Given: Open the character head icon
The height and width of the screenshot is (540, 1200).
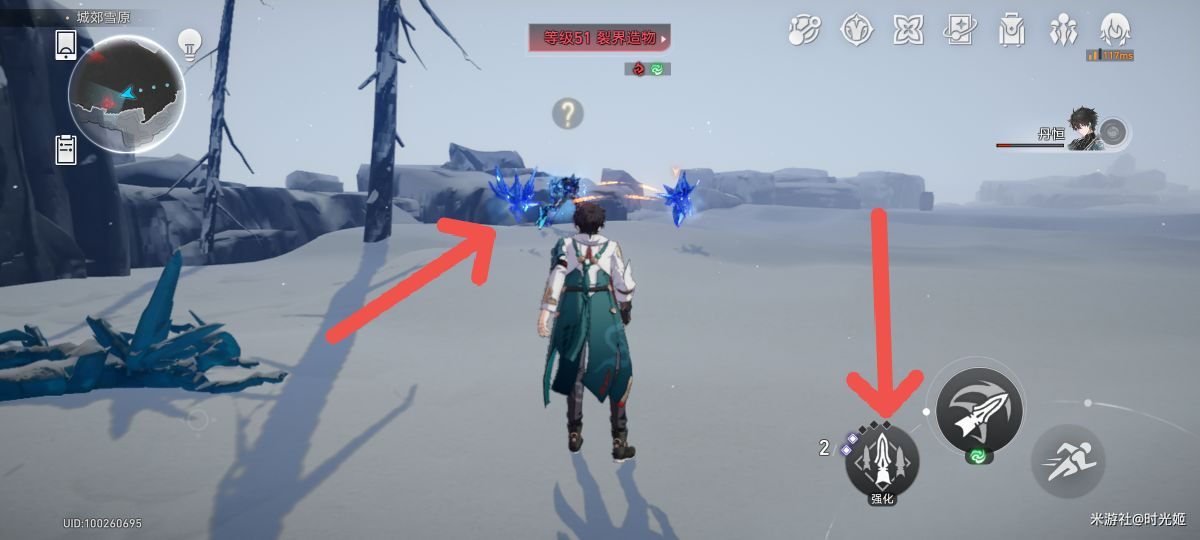Looking at the screenshot, I should tap(1115, 28).
